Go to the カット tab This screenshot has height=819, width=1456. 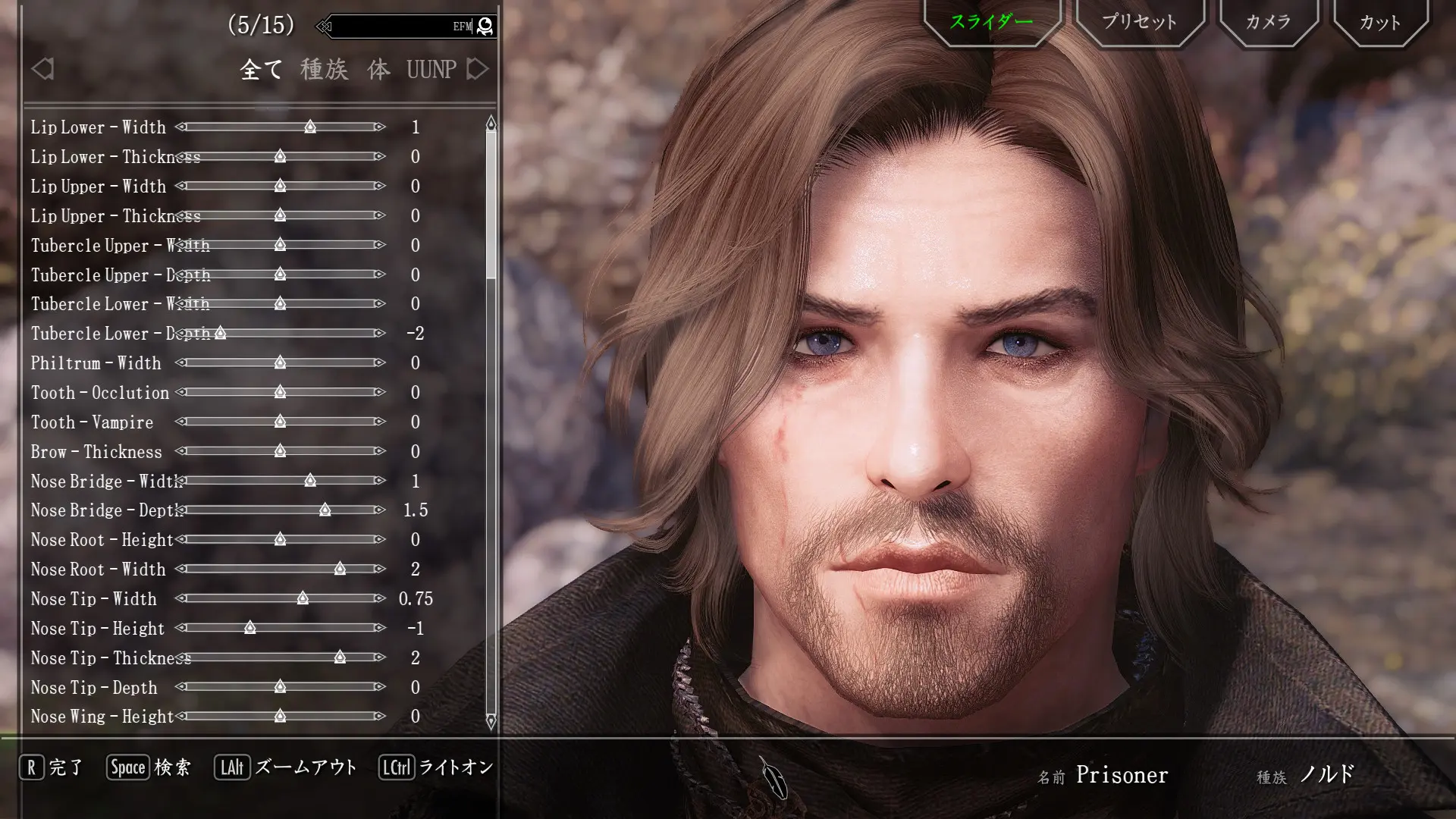pyautogui.click(x=1379, y=22)
